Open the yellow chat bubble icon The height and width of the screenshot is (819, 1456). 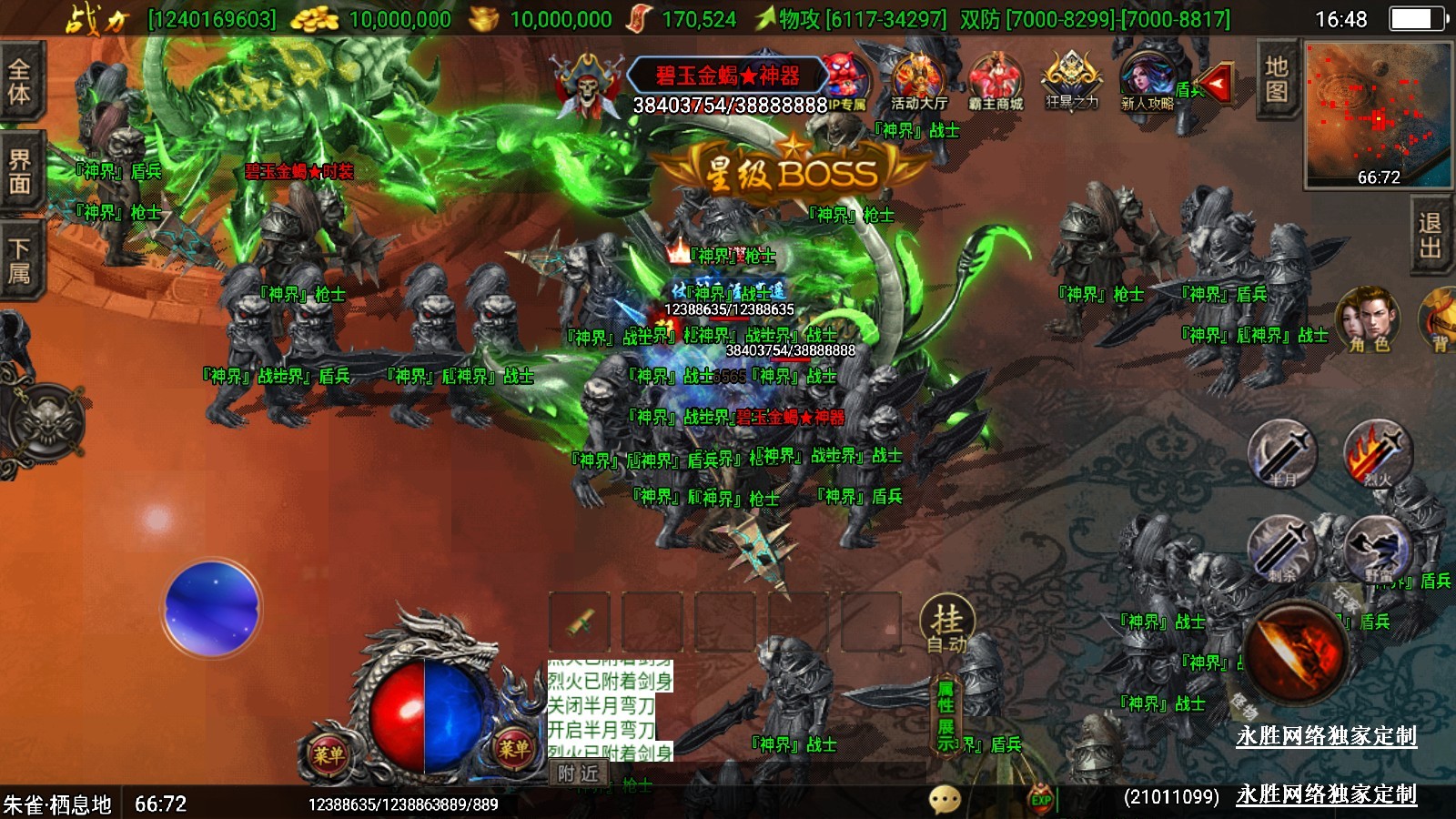[945, 799]
